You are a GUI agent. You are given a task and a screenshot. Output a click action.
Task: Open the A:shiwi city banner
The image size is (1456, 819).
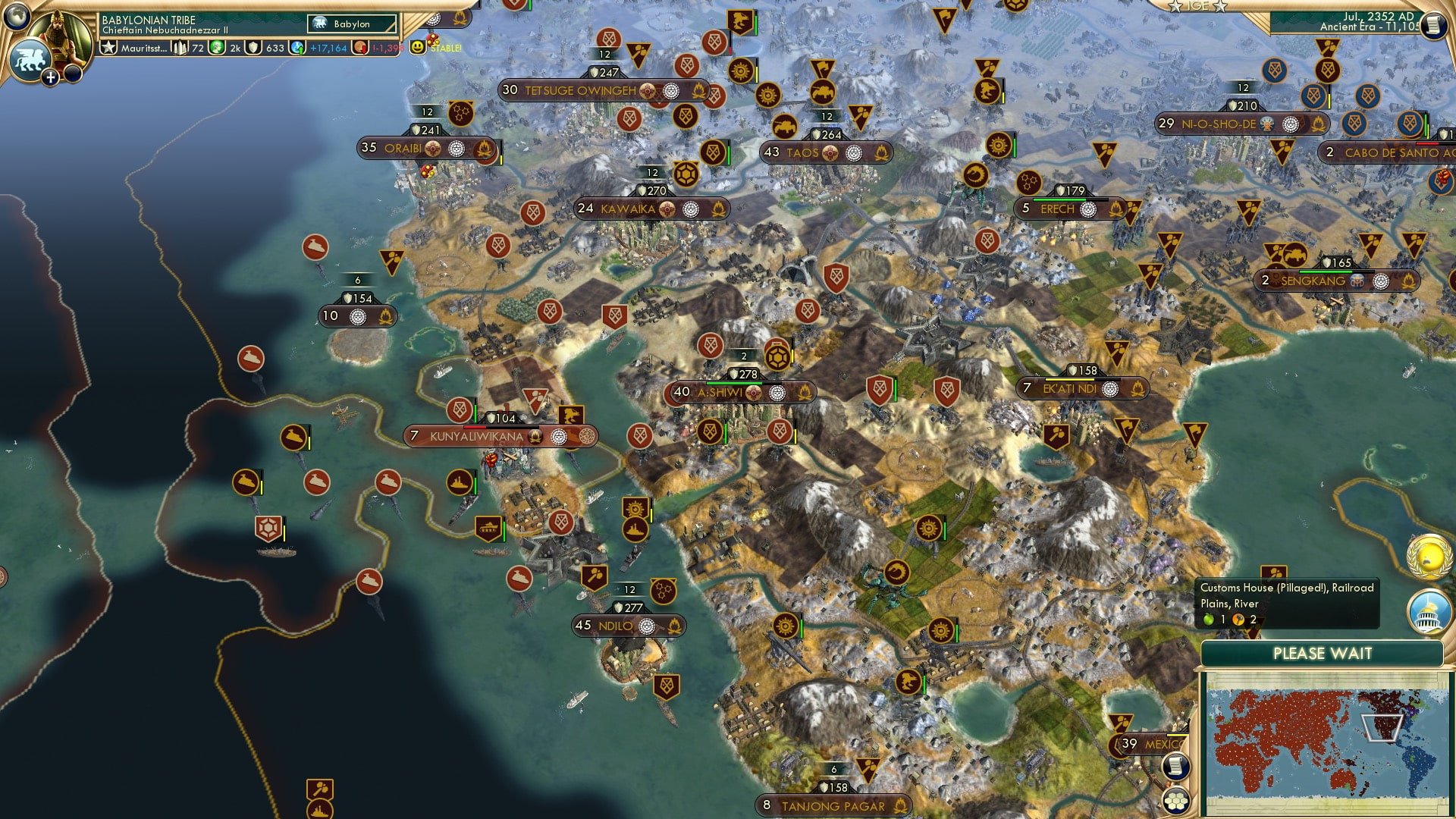720,392
